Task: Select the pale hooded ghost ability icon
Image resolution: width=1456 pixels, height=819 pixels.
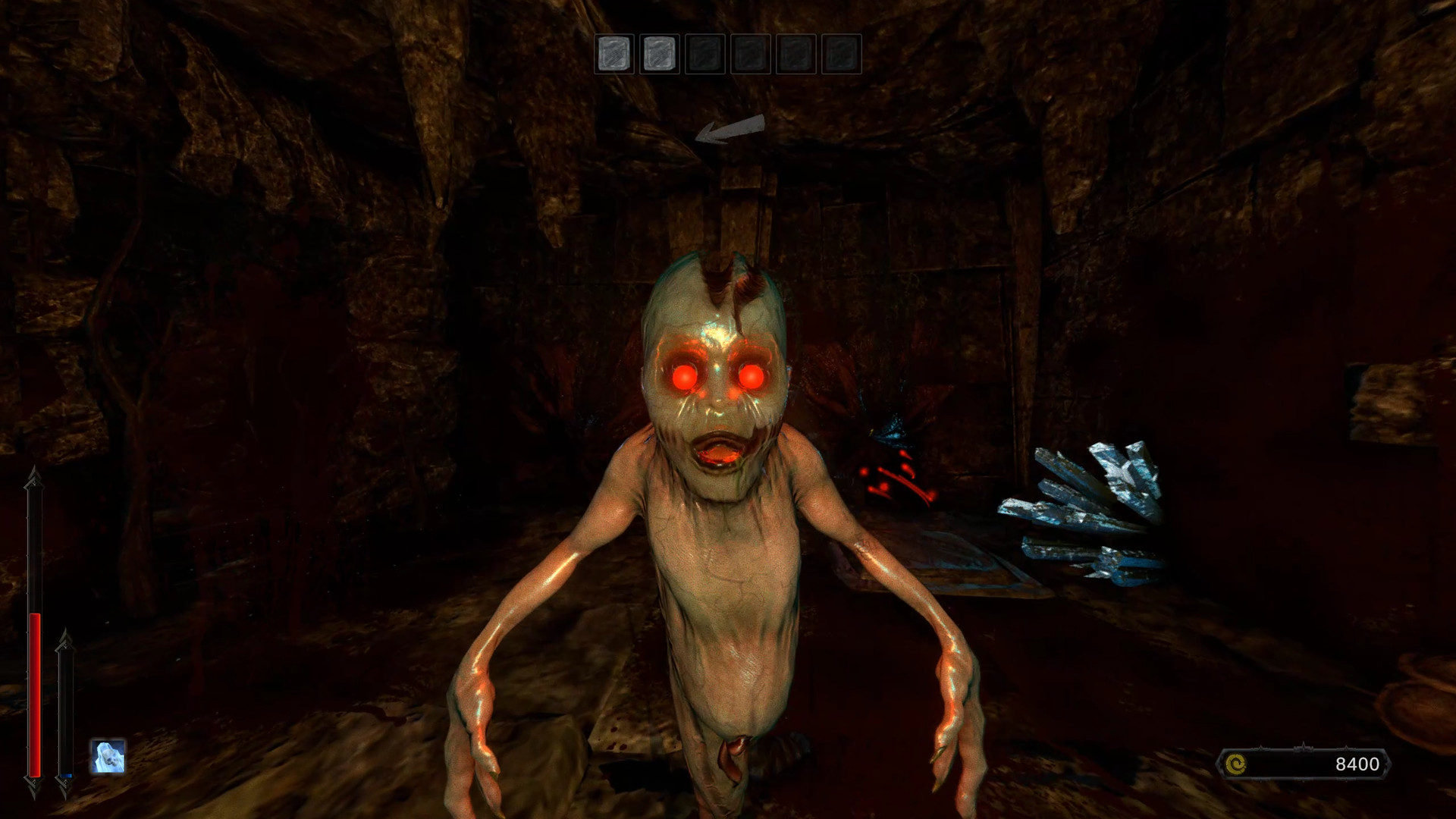Action: tap(108, 756)
